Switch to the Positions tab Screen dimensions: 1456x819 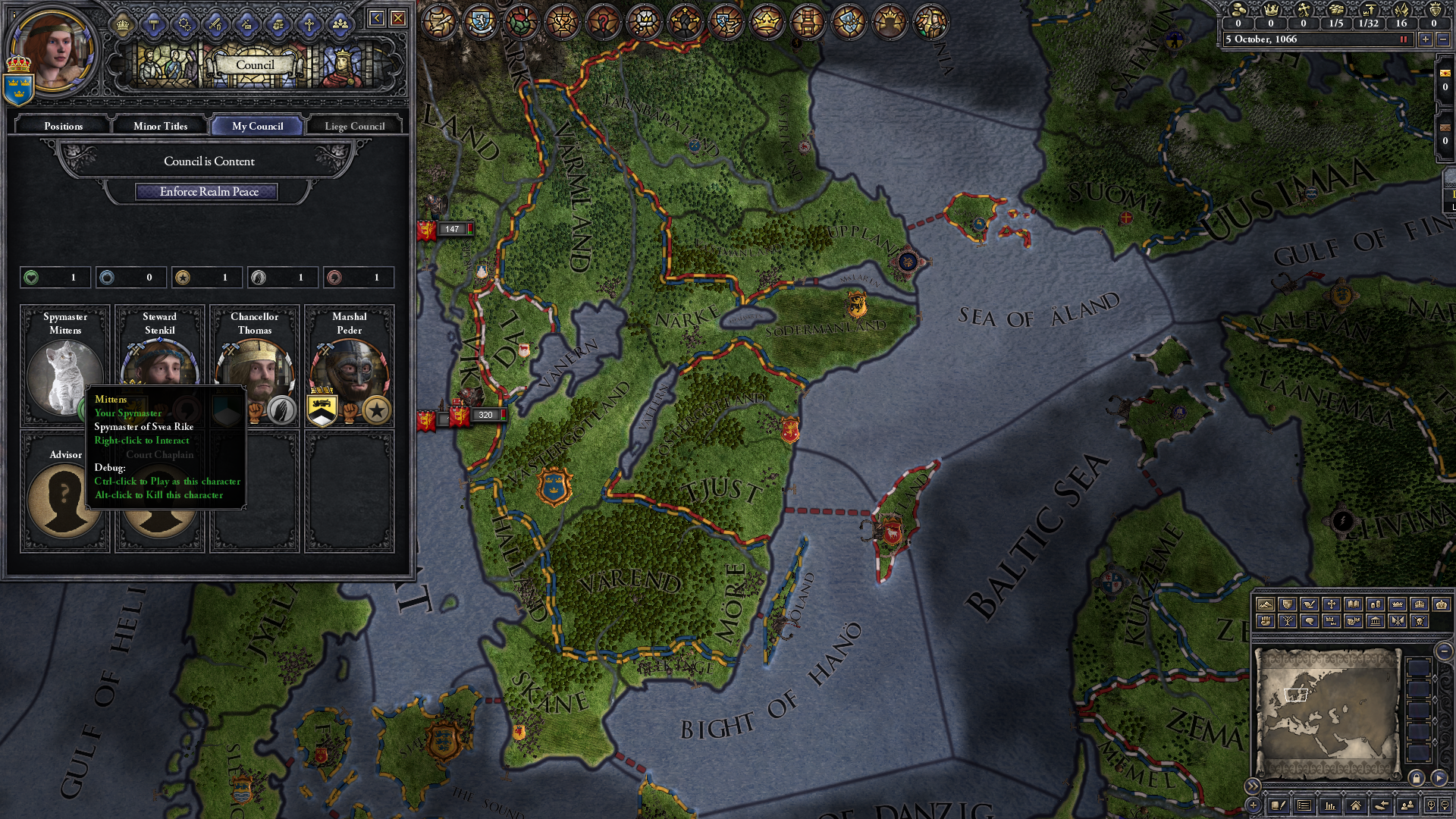[x=63, y=126]
